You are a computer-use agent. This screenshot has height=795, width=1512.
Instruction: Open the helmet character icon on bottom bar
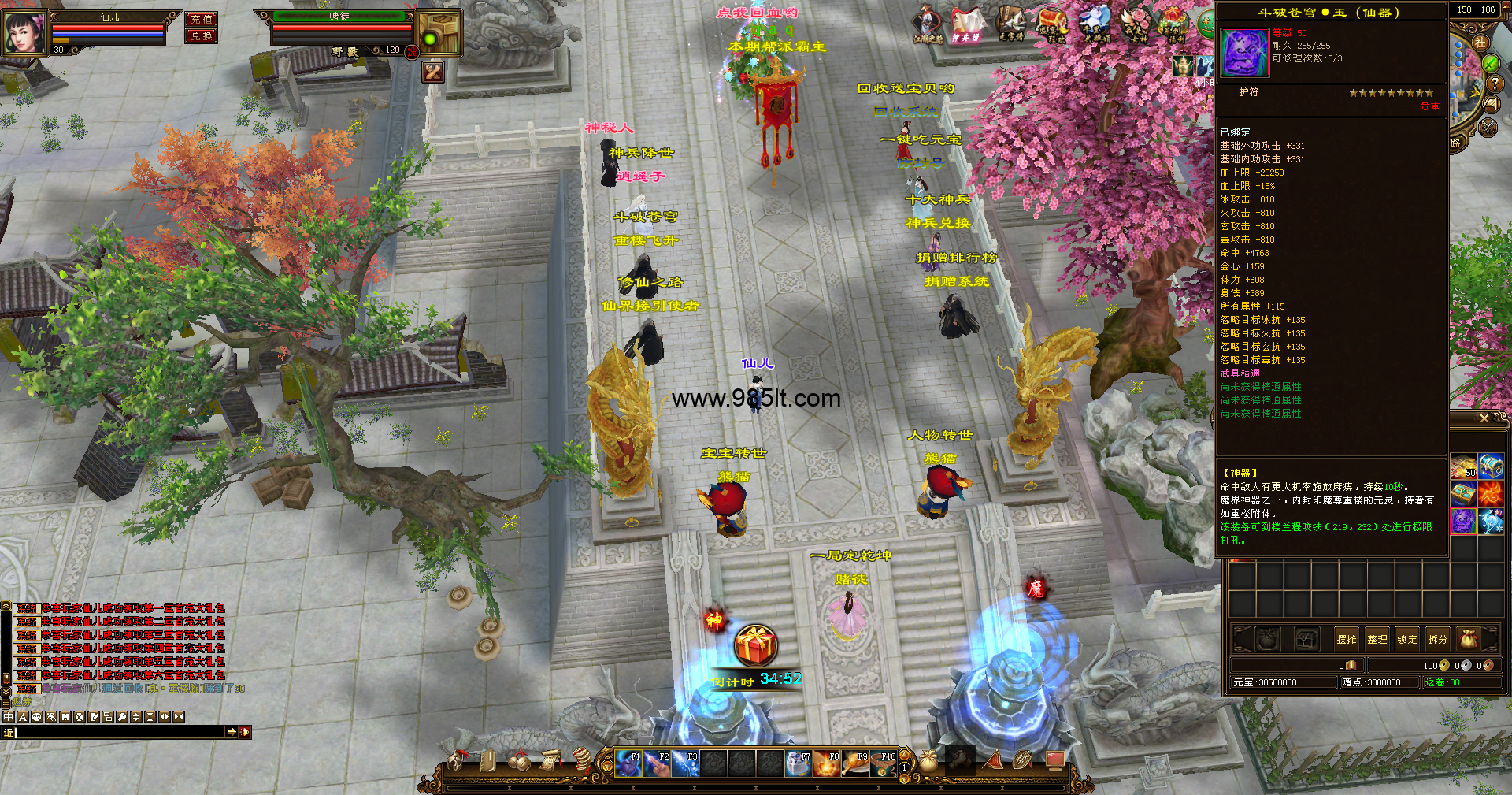(457, 761)
